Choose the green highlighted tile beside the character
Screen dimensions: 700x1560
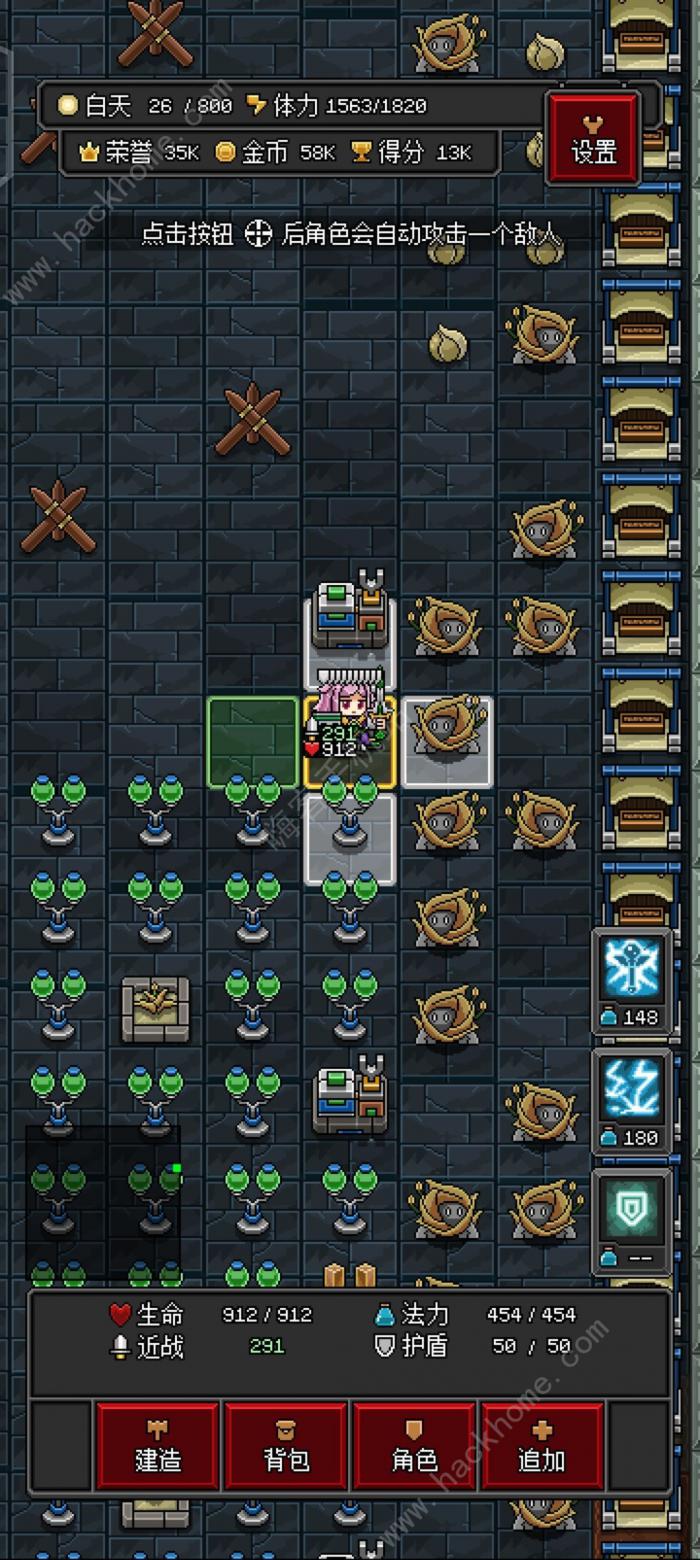coord(252,741)
